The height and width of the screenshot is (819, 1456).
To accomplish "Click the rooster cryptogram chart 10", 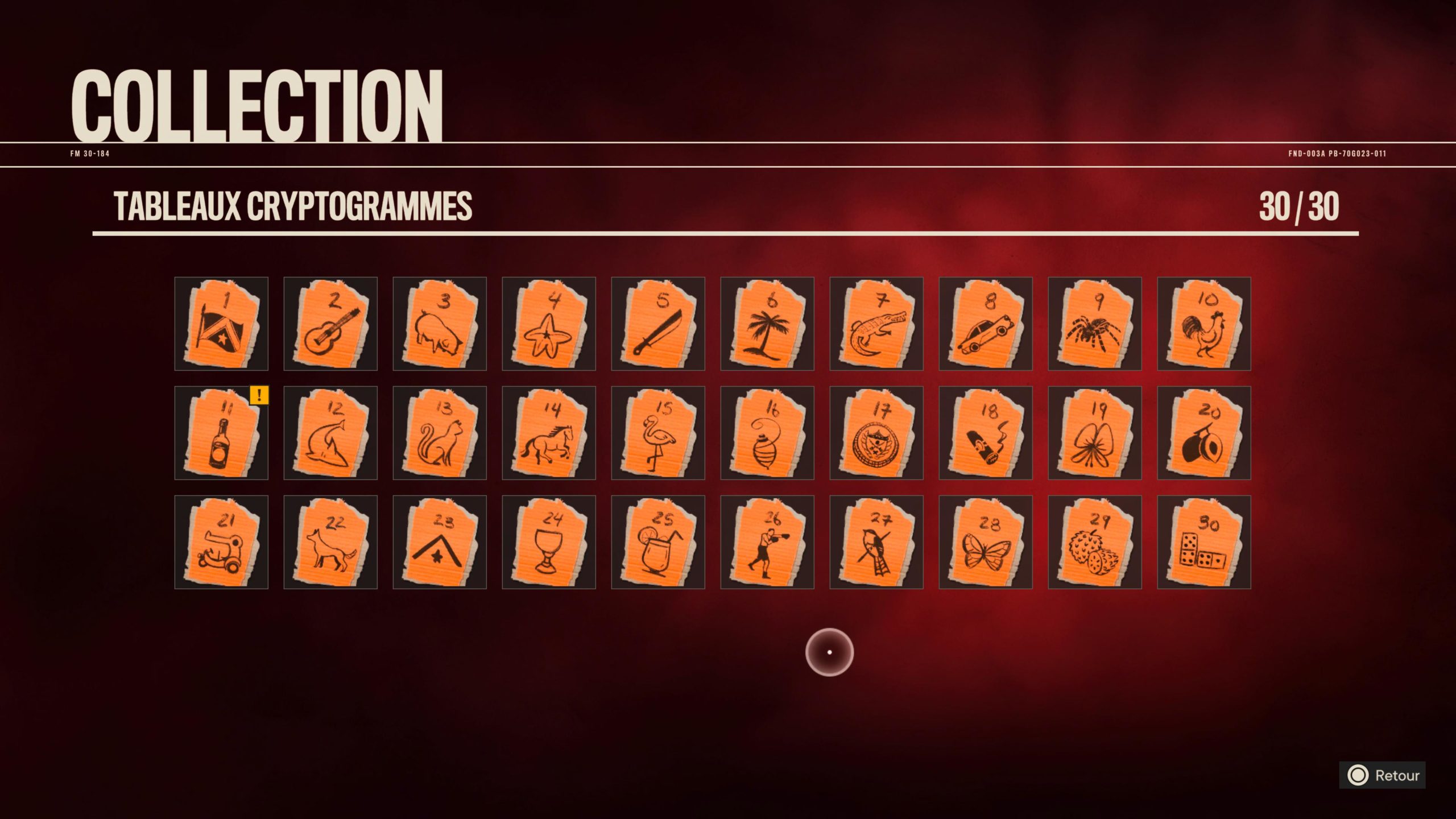I will pyautogui.click(x=1204, y=324).
